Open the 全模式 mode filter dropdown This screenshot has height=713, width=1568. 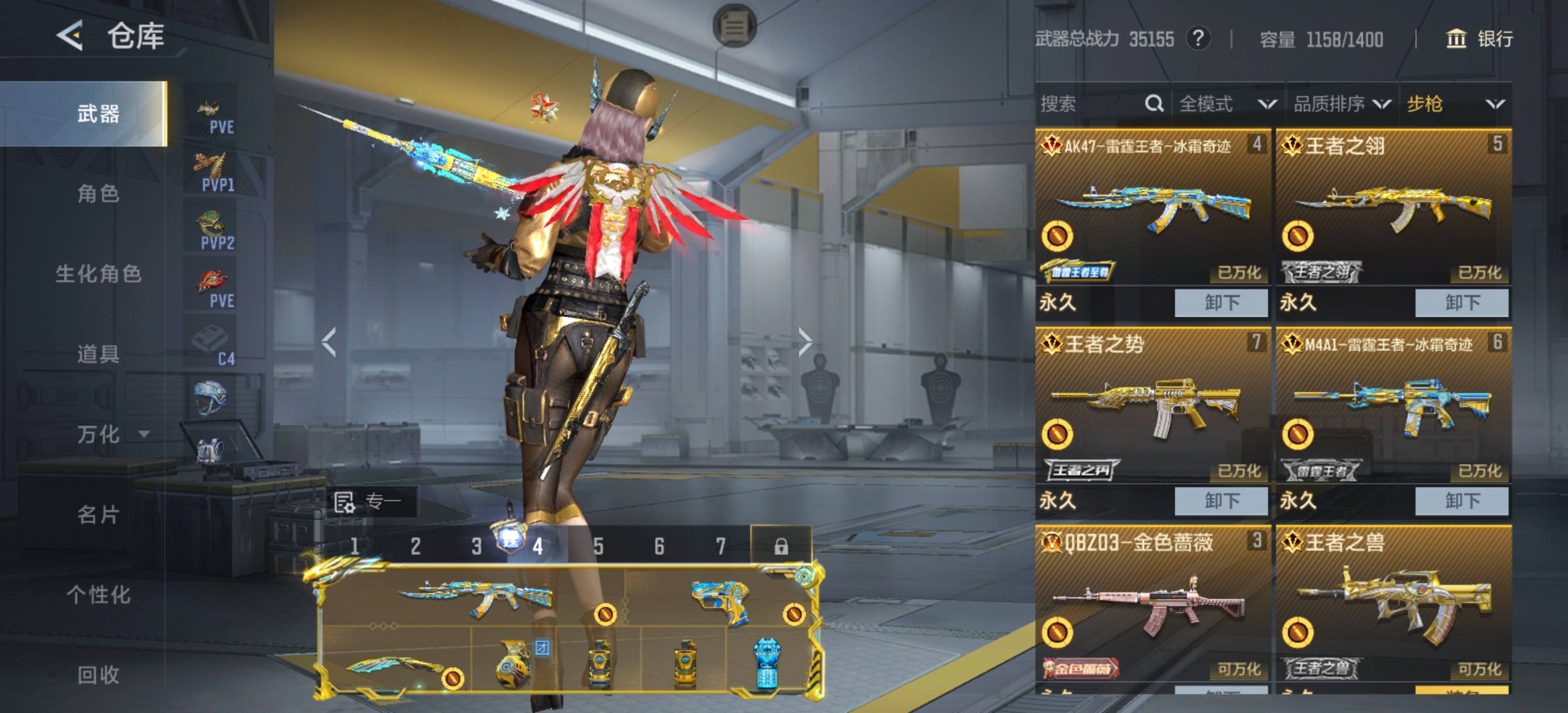(1227, 104)
